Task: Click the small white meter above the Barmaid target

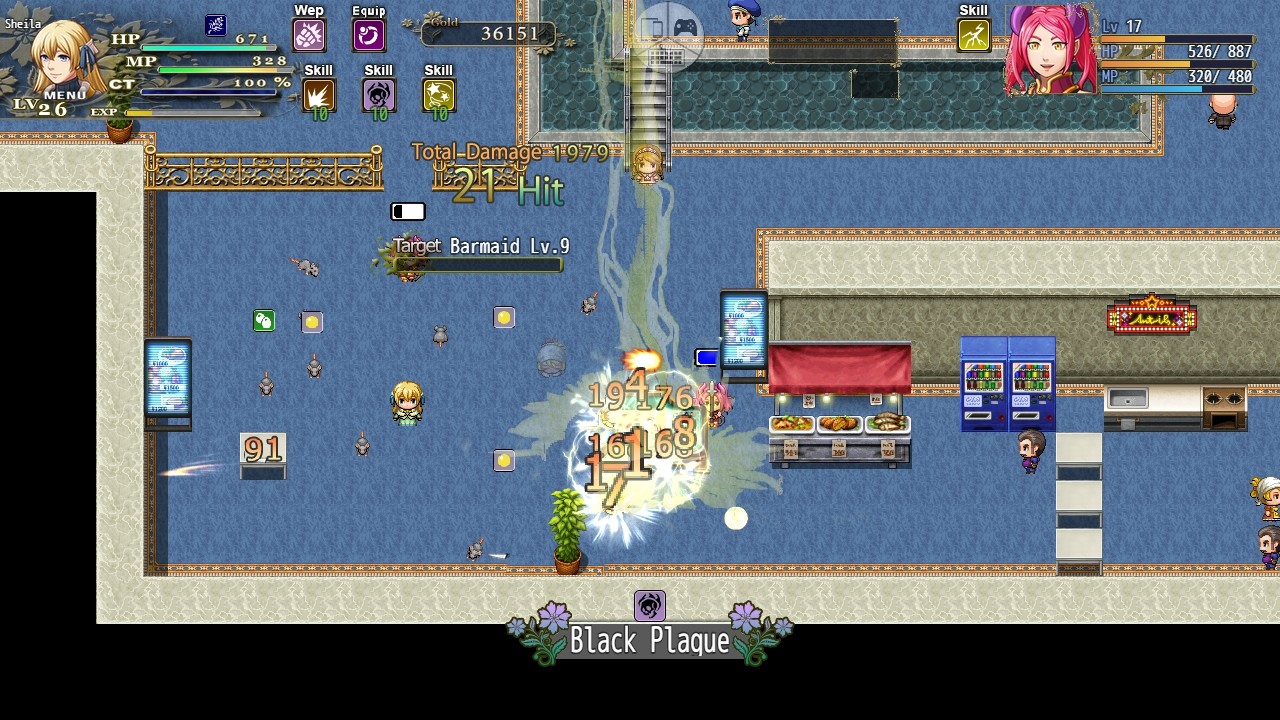Action: point(406,211)
